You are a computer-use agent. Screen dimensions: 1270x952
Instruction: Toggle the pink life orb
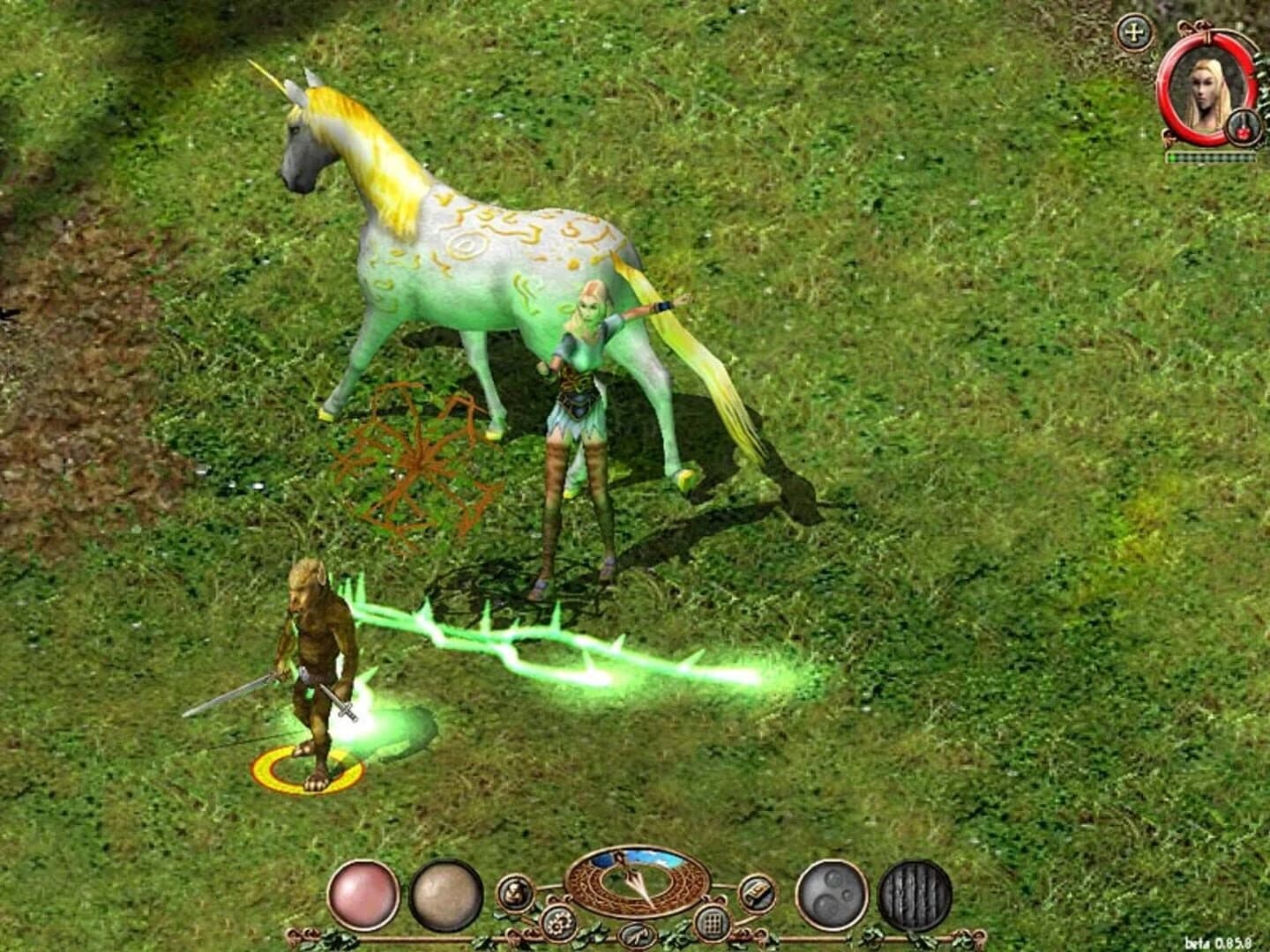362,896
